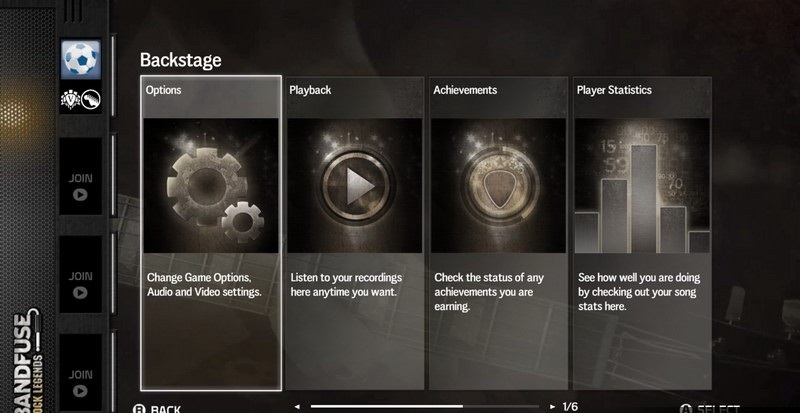Open the Achievements card
Viewport: 800px width, 413px height.
click(x=498, y=232)
